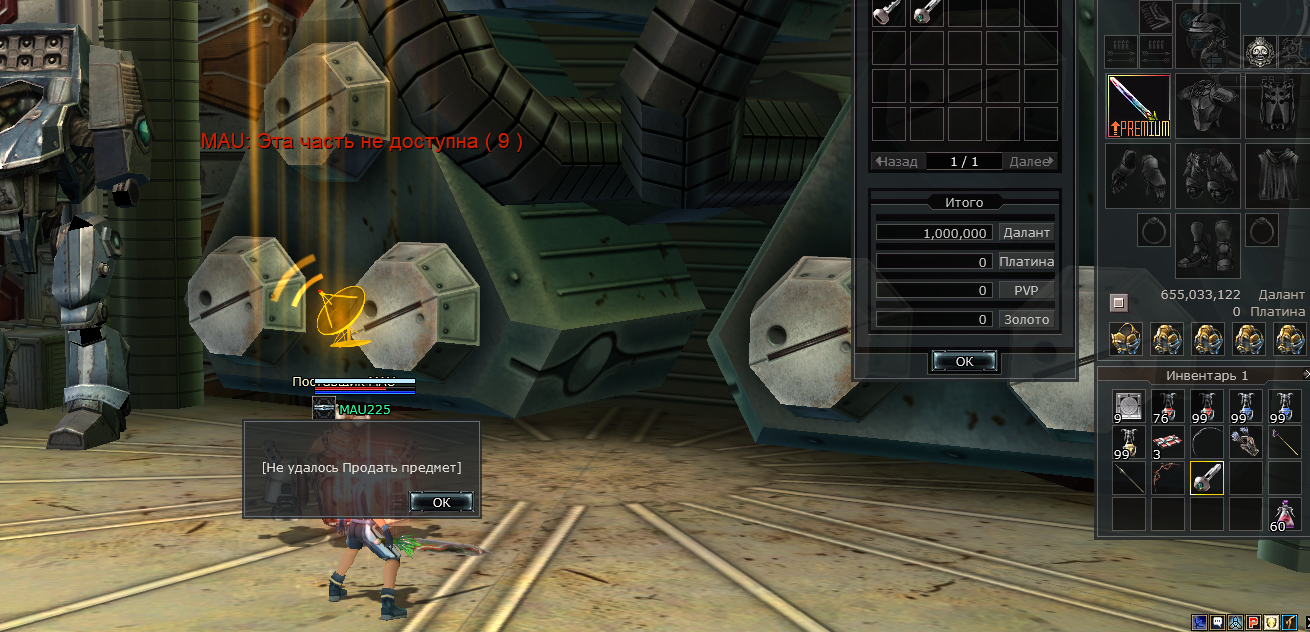Select the spear in the inventory
Image resolution: width=1310 pixels, height=632 pixels.
point(1128,478)
